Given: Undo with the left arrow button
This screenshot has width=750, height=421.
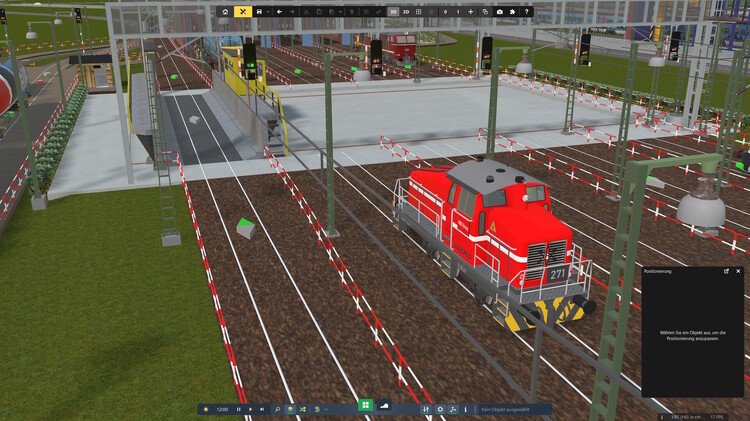Looking at the screenshot, I should click(279, 11).
